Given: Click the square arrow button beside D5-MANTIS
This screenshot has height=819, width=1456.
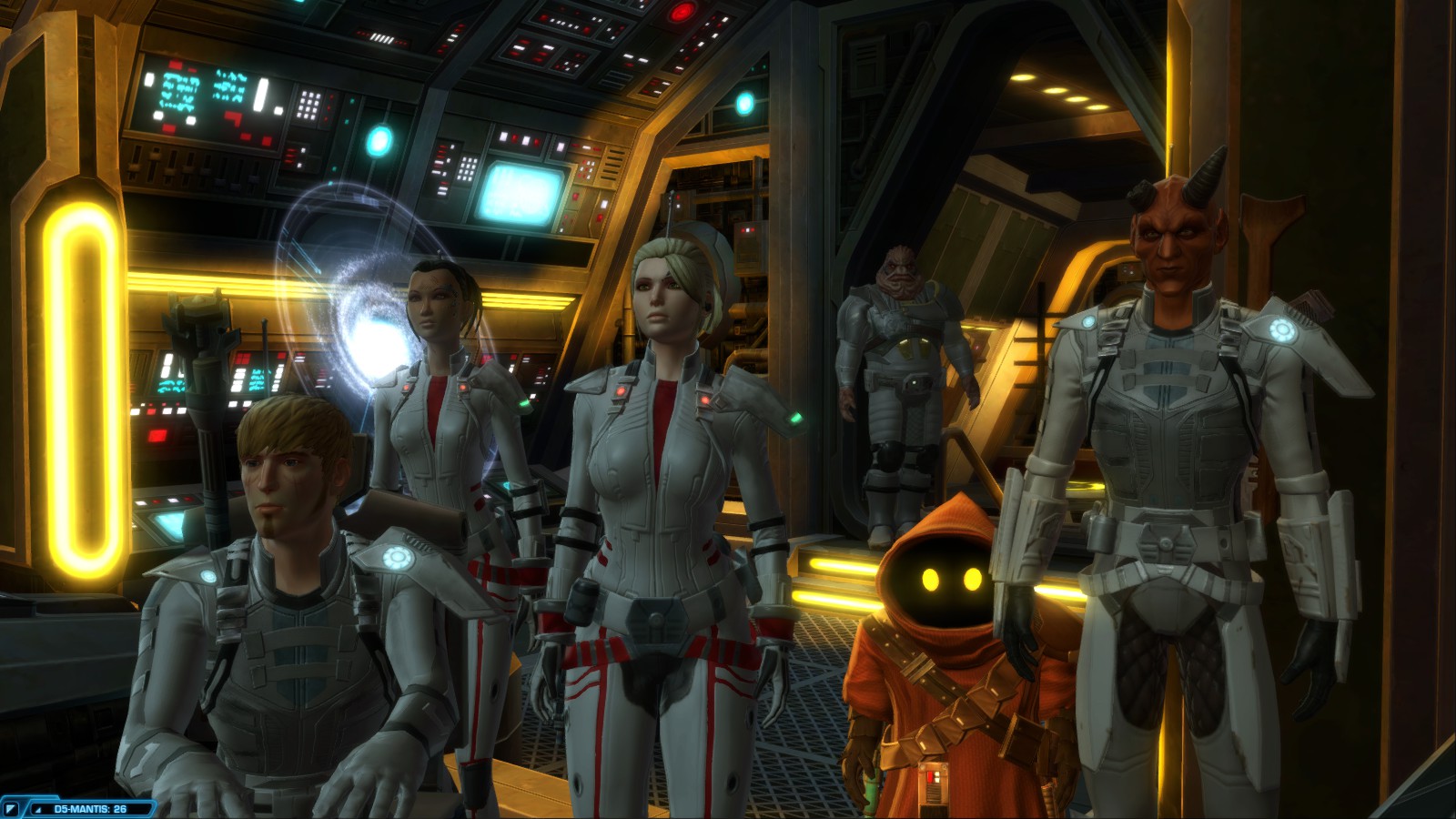Looking at the screenshot, I should coord(11,808).
